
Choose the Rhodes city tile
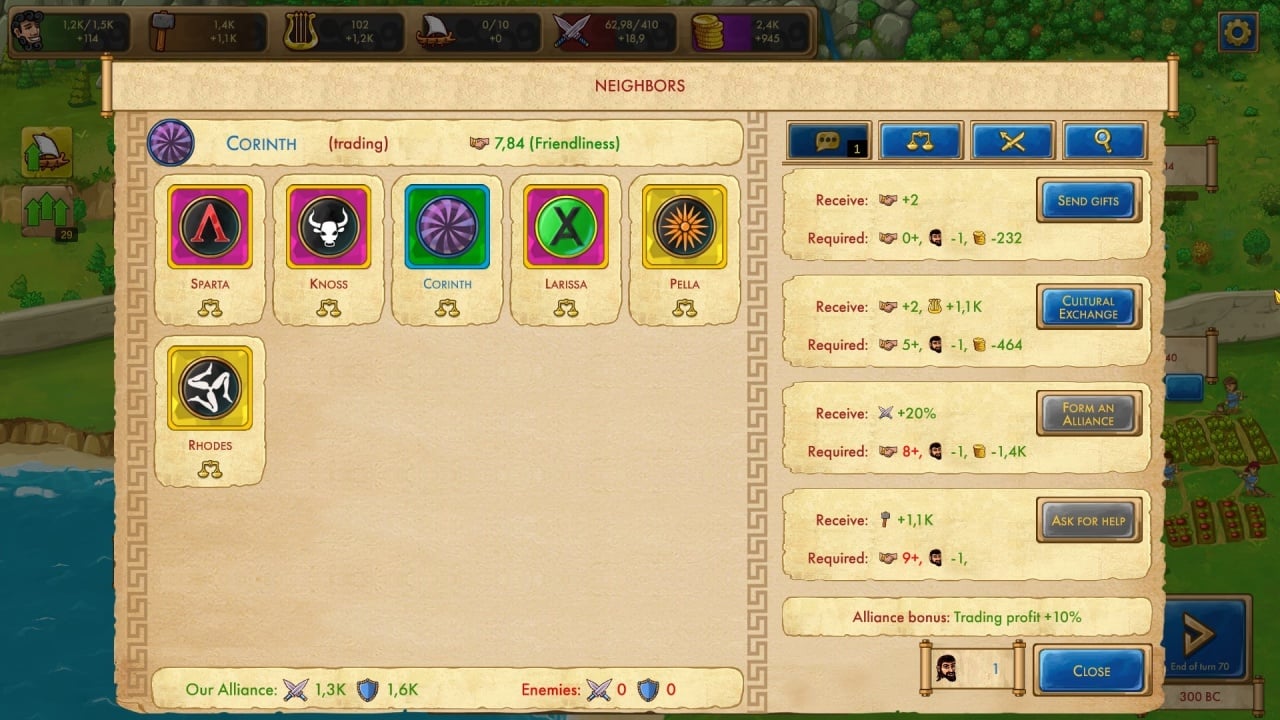coord(210,388)
